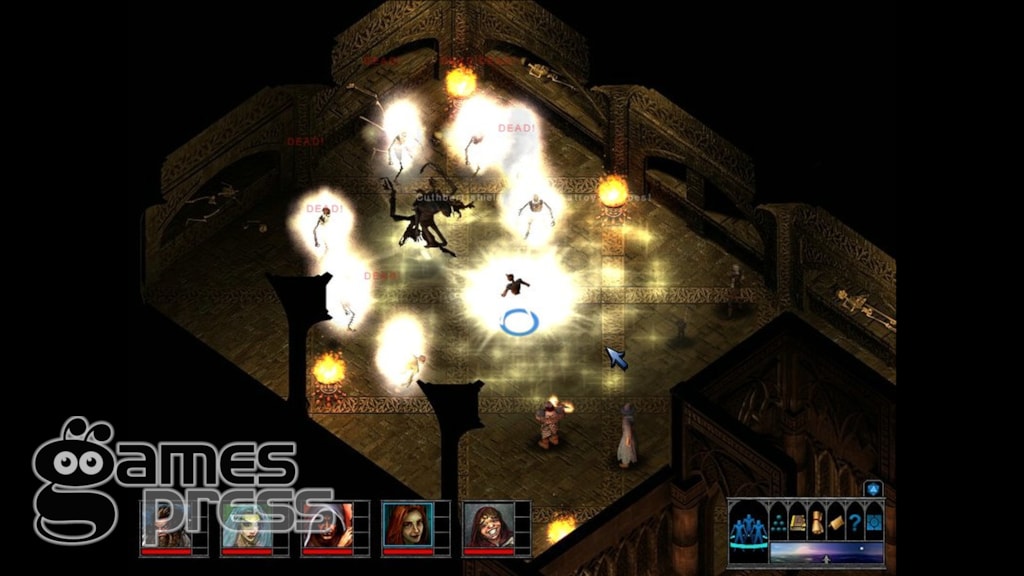Select the blue-haired woman's portrait

pyautogui.click(x=245, y=524)
